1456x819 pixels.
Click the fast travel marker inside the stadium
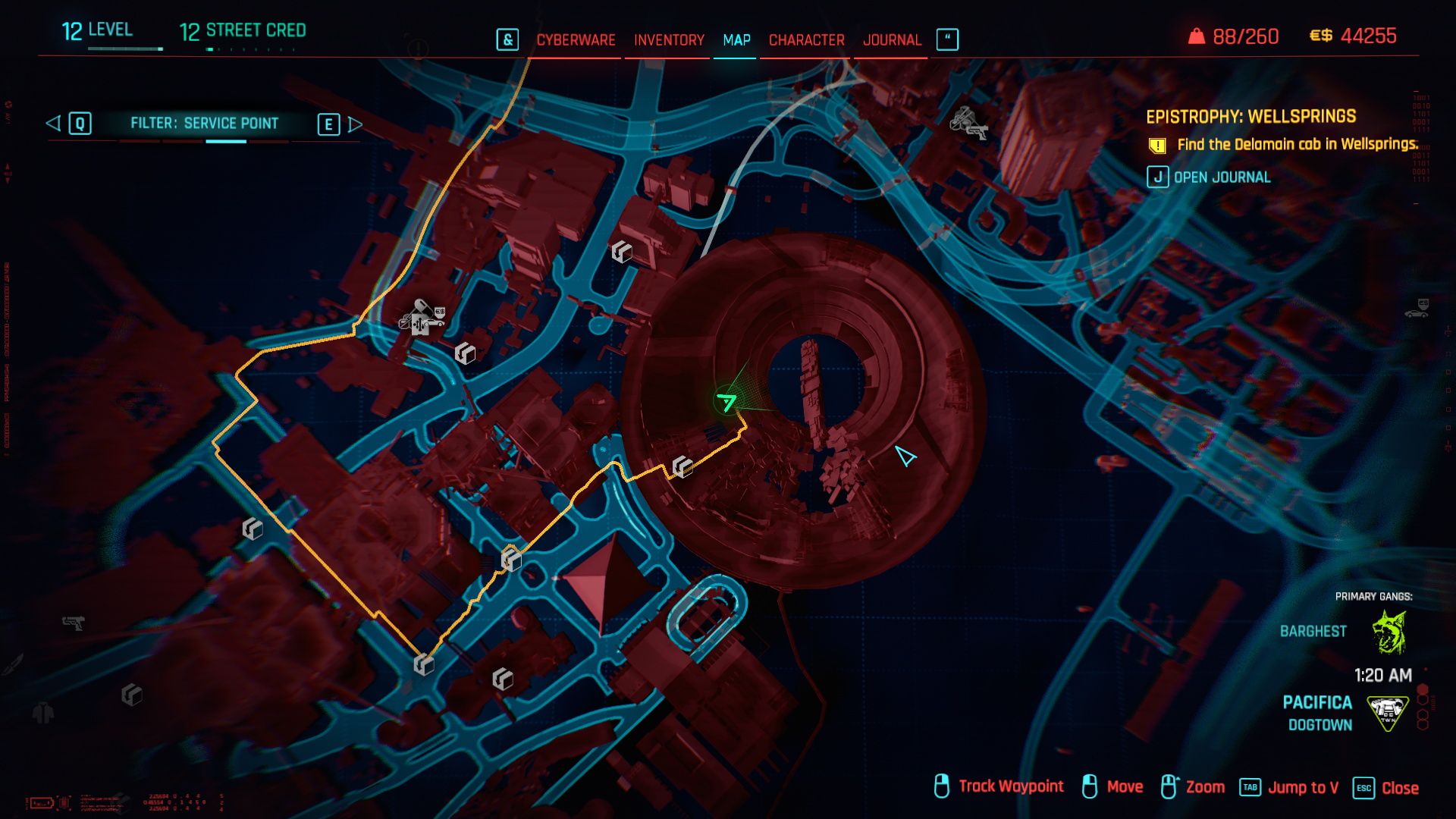(682, 467)
